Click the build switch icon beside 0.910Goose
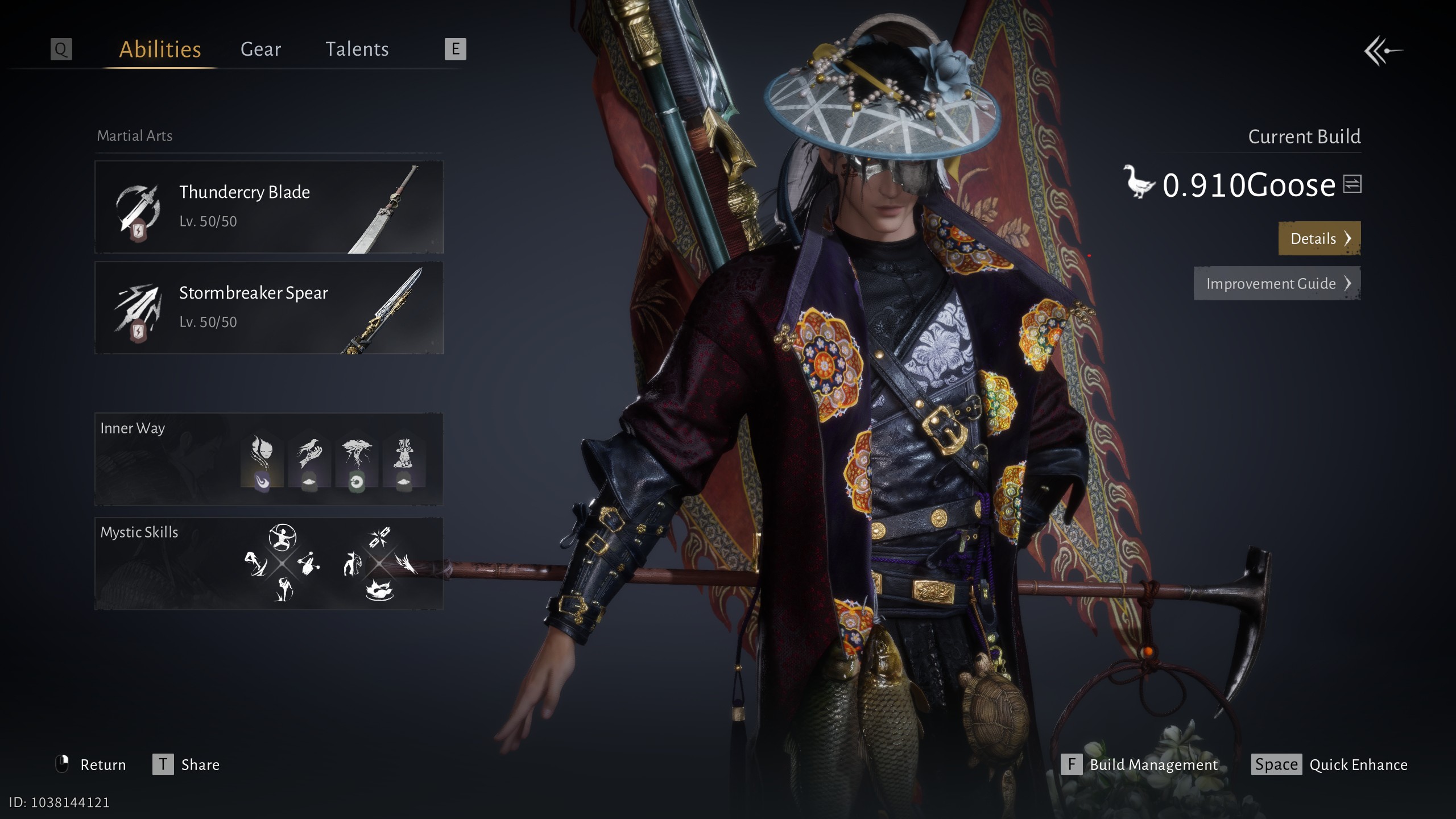 point(1352,184)
